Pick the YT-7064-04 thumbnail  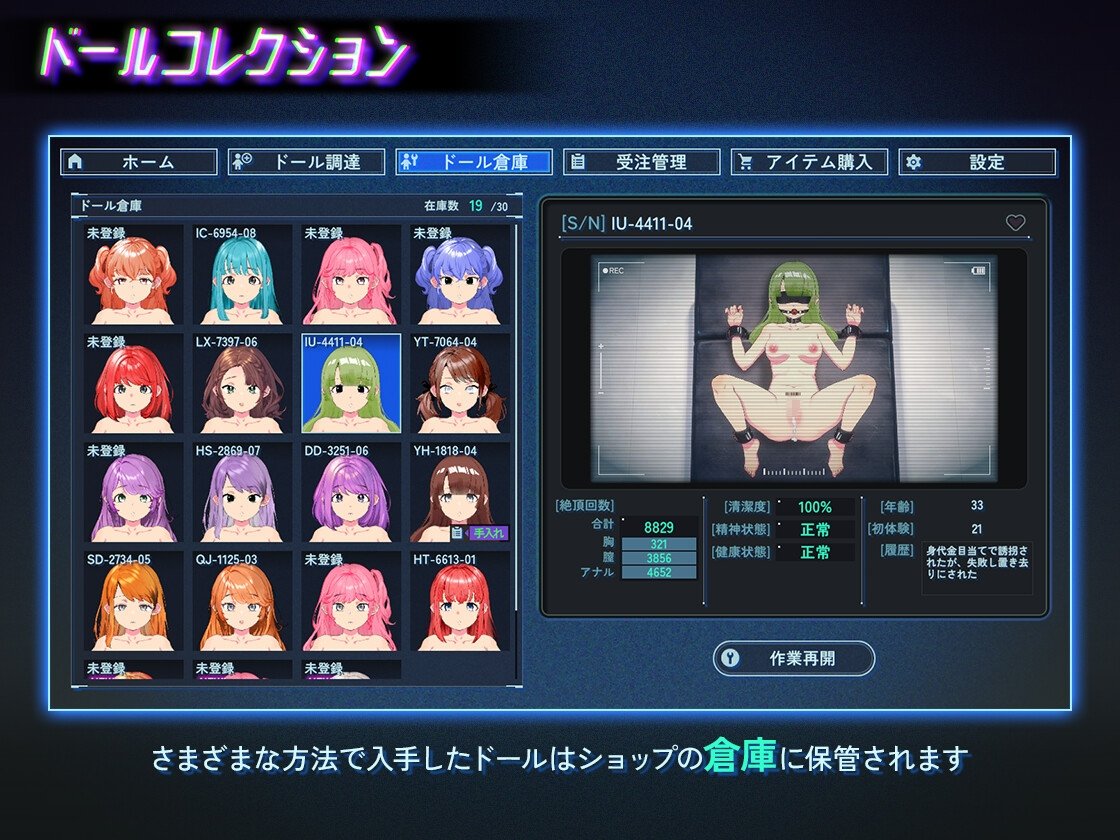[x=460, y=385]
